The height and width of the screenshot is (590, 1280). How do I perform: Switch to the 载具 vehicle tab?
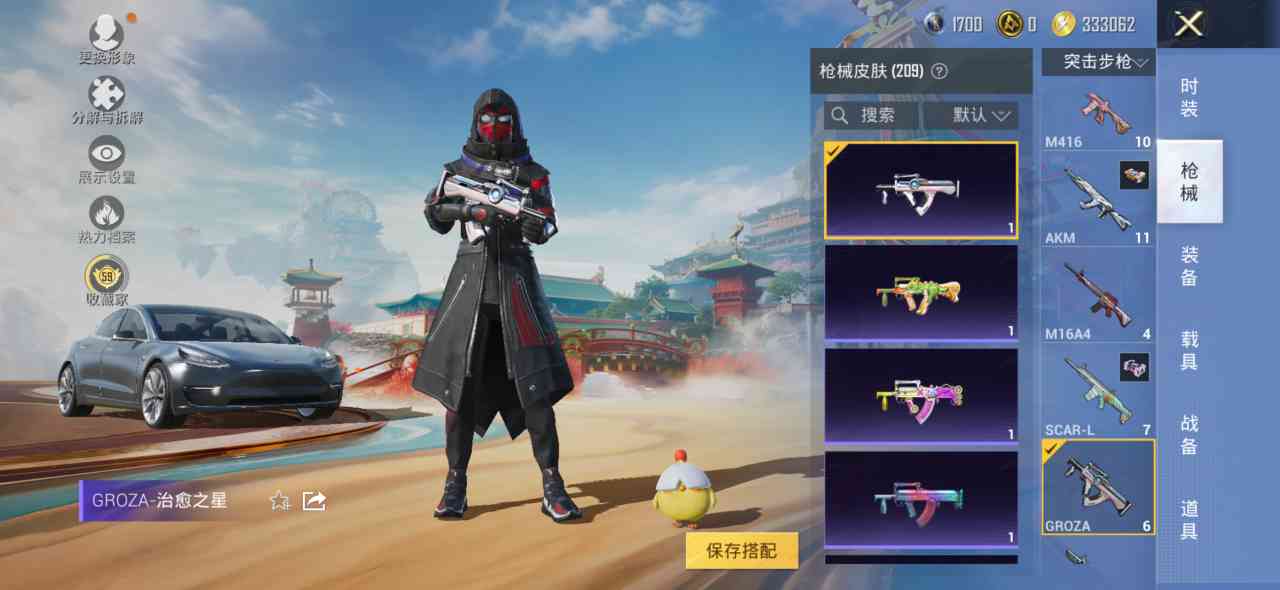(x=1189, y=350)
